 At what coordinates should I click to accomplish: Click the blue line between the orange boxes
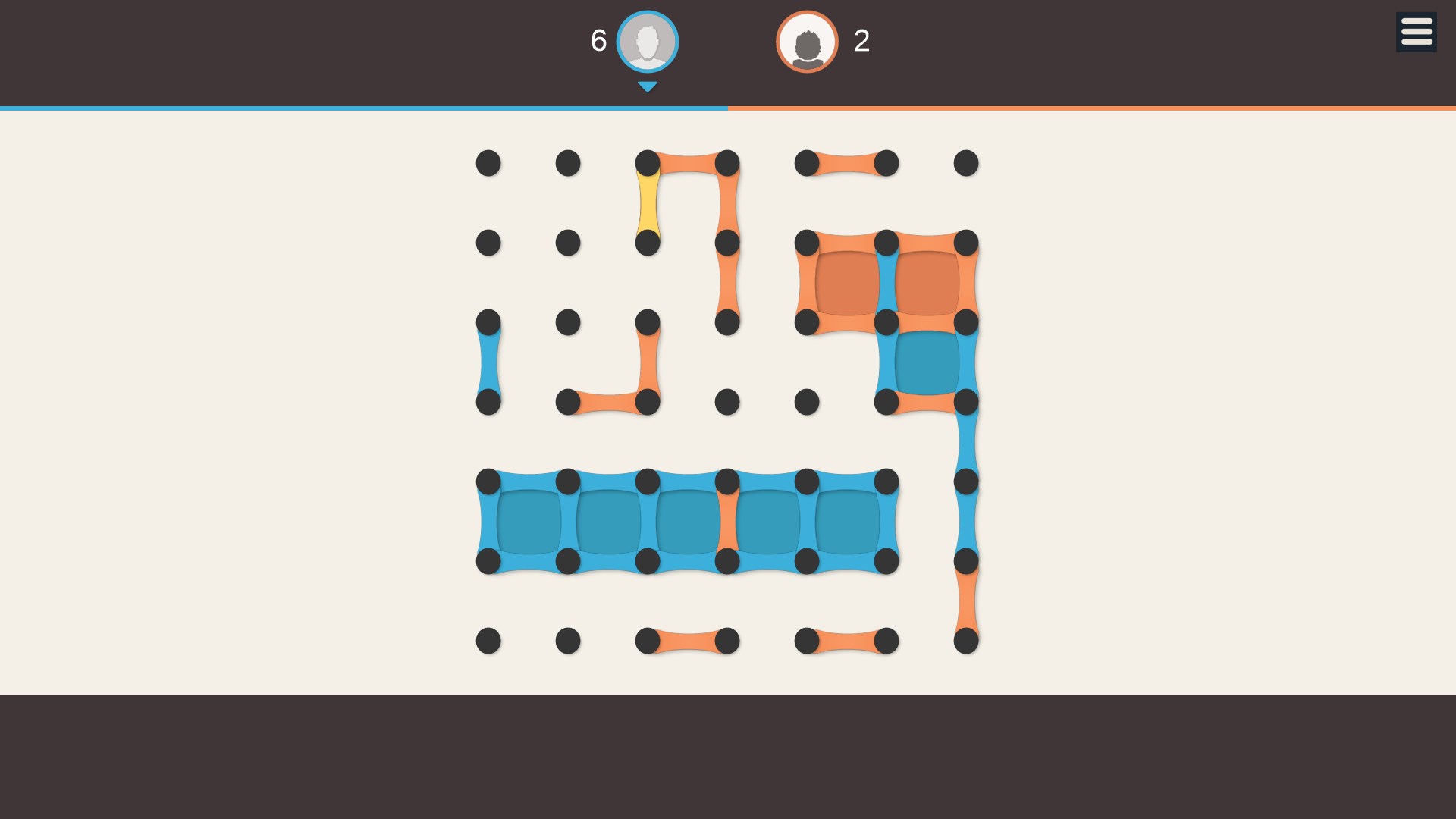click(x=886, y=283)
